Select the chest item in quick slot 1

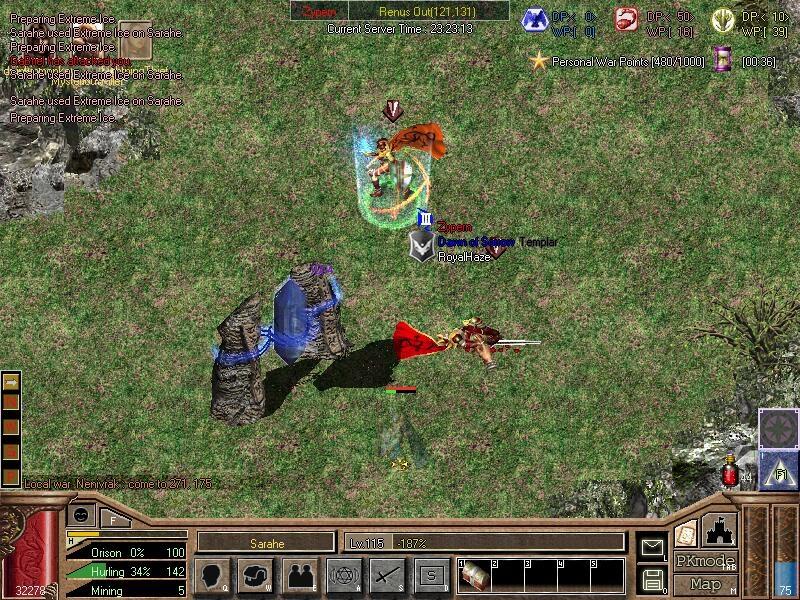click(x=475, y=577)
